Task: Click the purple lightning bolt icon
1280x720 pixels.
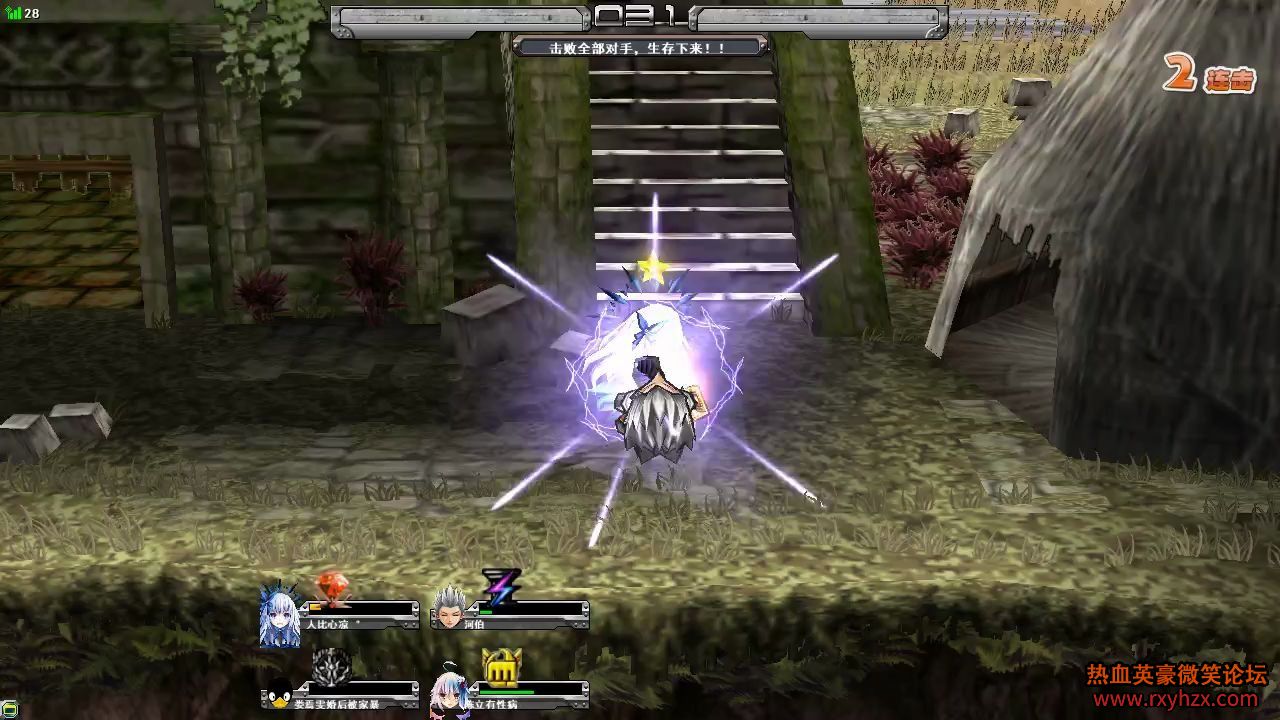Action: (x=499, y=586)
